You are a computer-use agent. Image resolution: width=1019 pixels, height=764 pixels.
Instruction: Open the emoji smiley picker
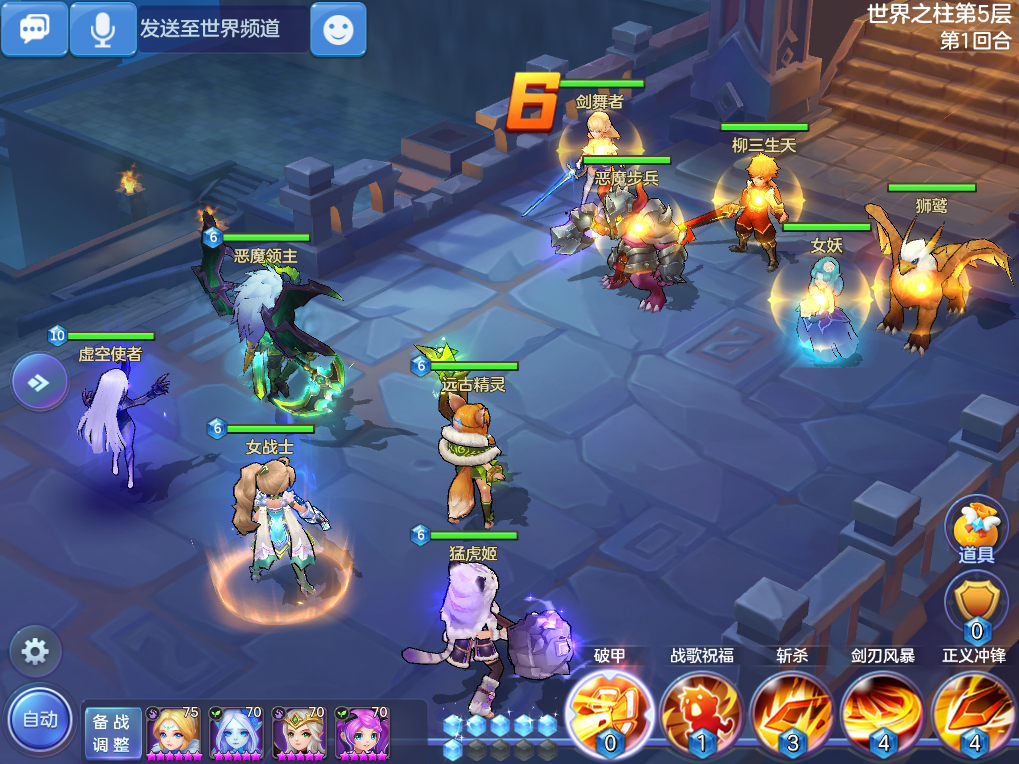point(338,29)
